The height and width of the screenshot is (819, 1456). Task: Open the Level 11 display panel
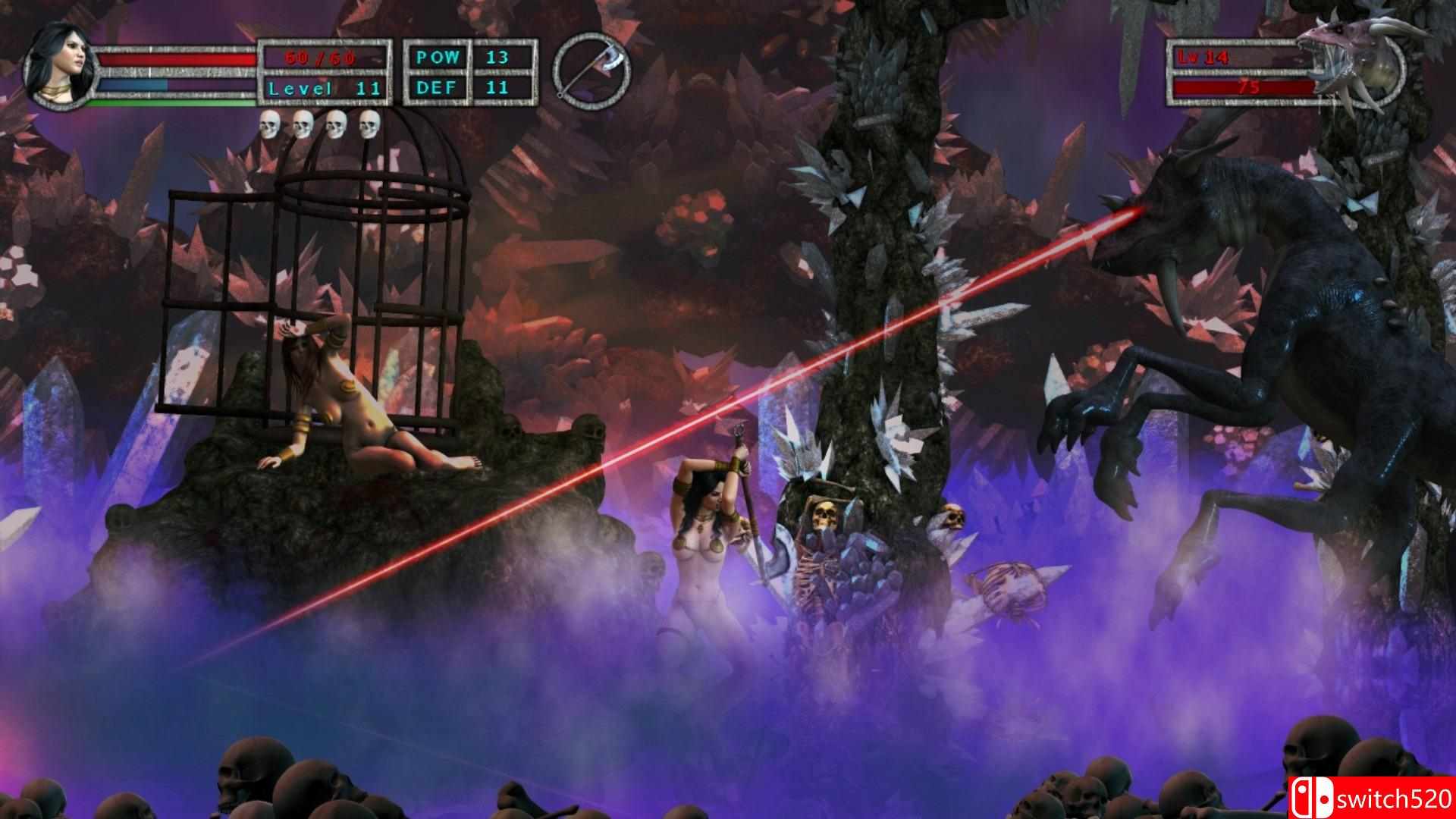tap(322, 88)
